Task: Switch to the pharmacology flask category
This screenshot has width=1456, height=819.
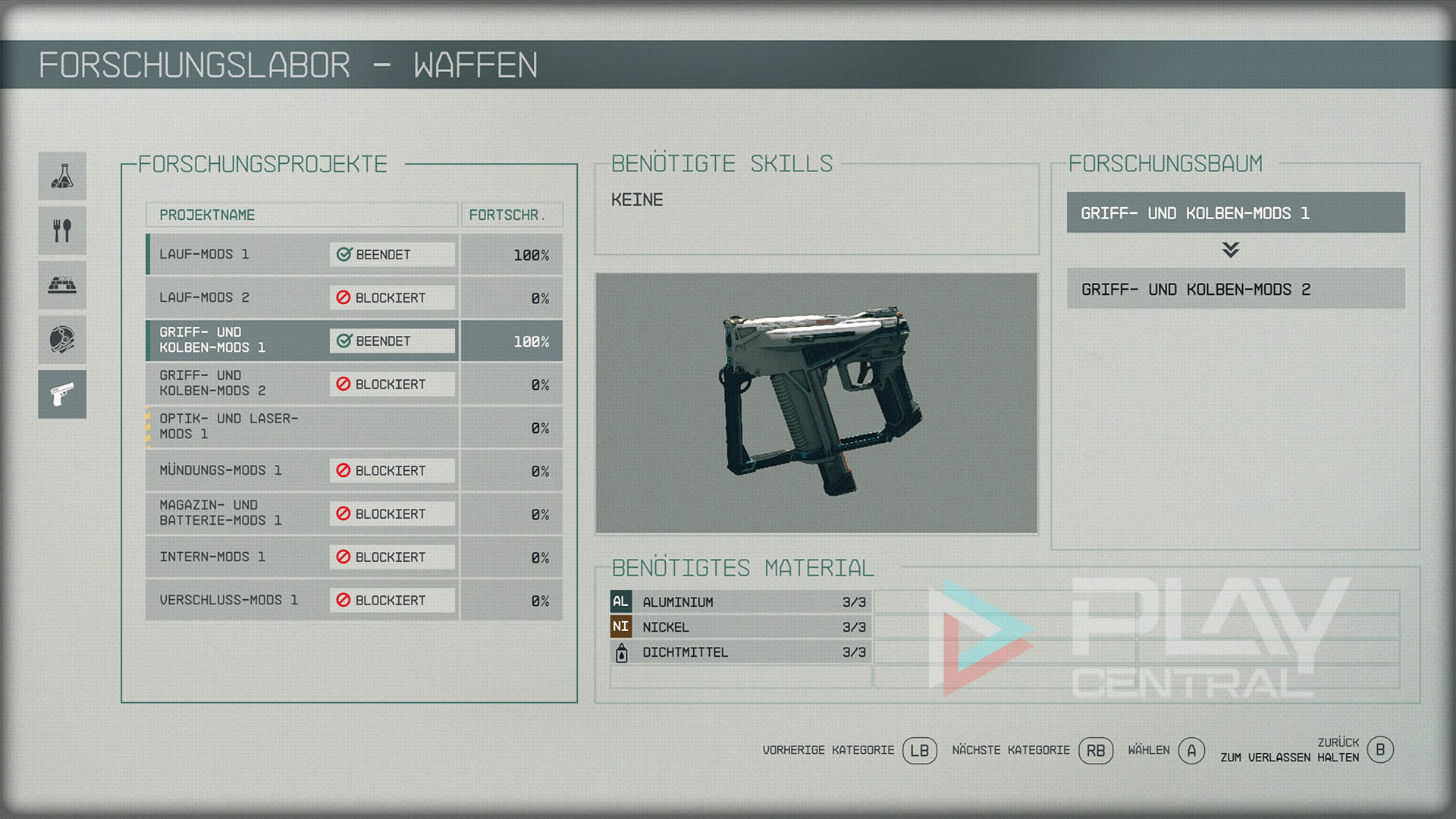Action: point(62,176)
